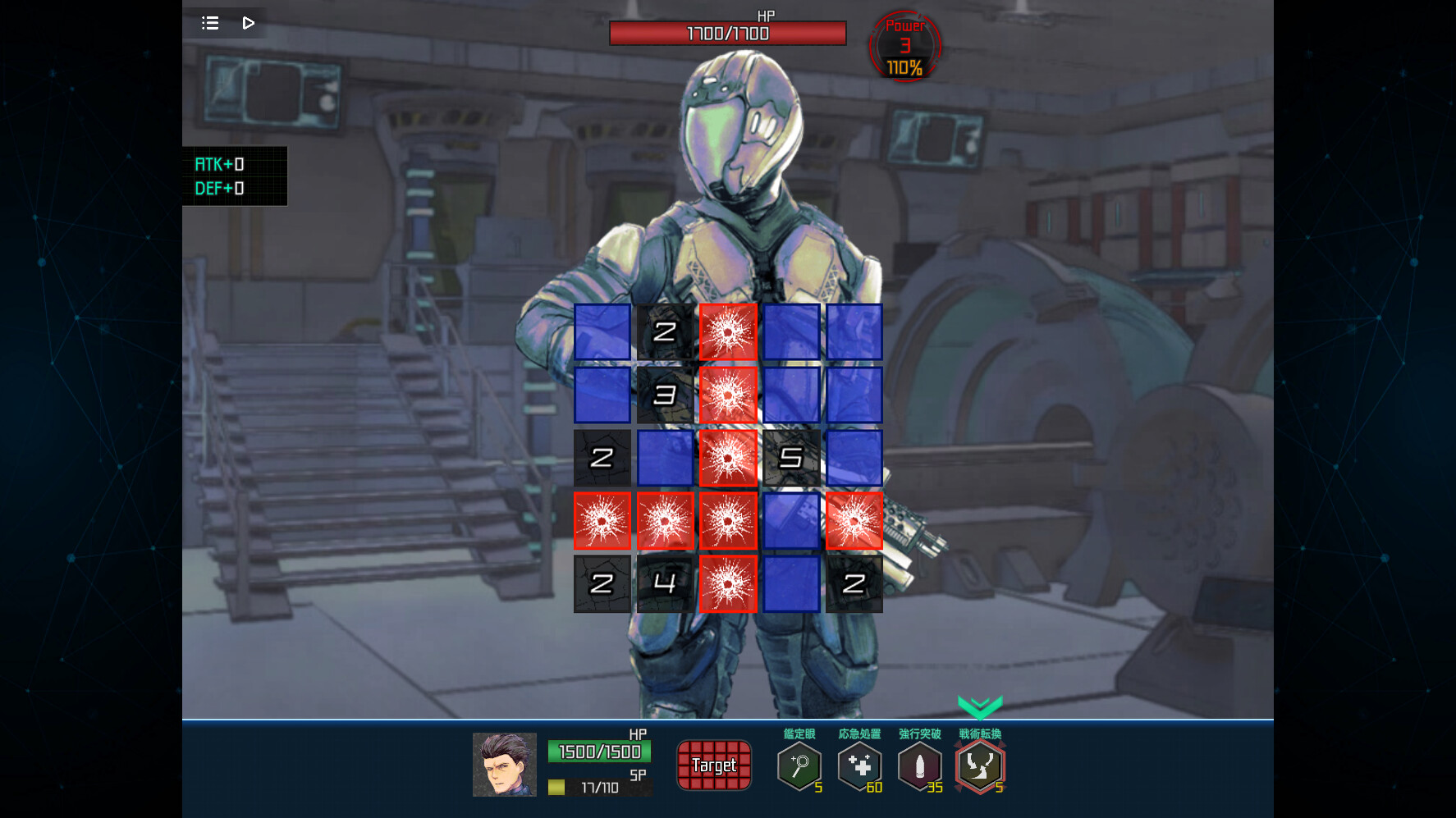Select the highlighted 戦術転換 skill icon
1456x818 pixels.
tap(980, 766)
